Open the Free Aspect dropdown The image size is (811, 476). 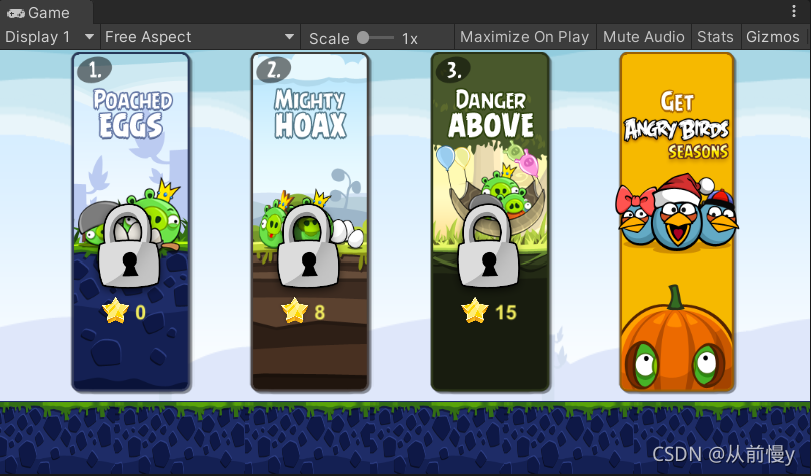[200, 37]
